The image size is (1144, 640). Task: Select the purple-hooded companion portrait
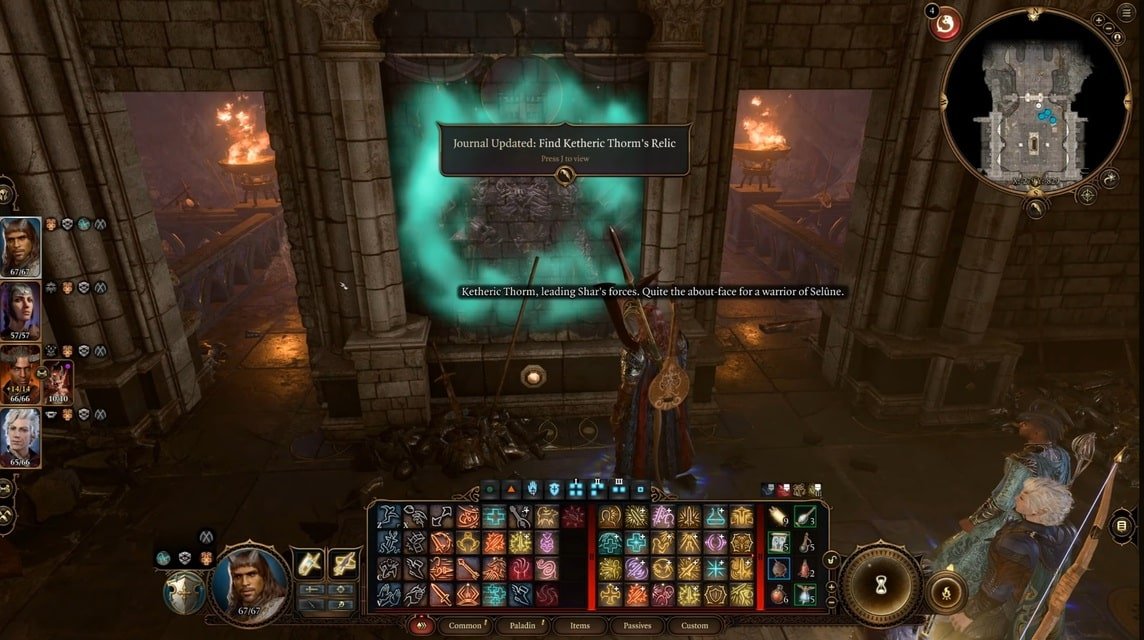pyautogui.click(x=21, y=308)
